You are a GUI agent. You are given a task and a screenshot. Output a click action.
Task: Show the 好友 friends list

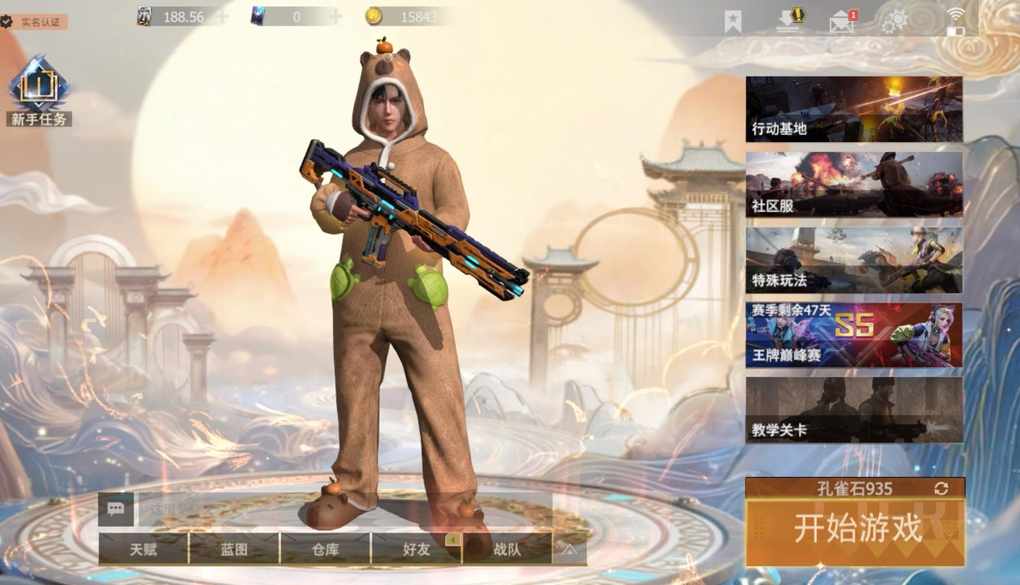click(x=416, y=548)
